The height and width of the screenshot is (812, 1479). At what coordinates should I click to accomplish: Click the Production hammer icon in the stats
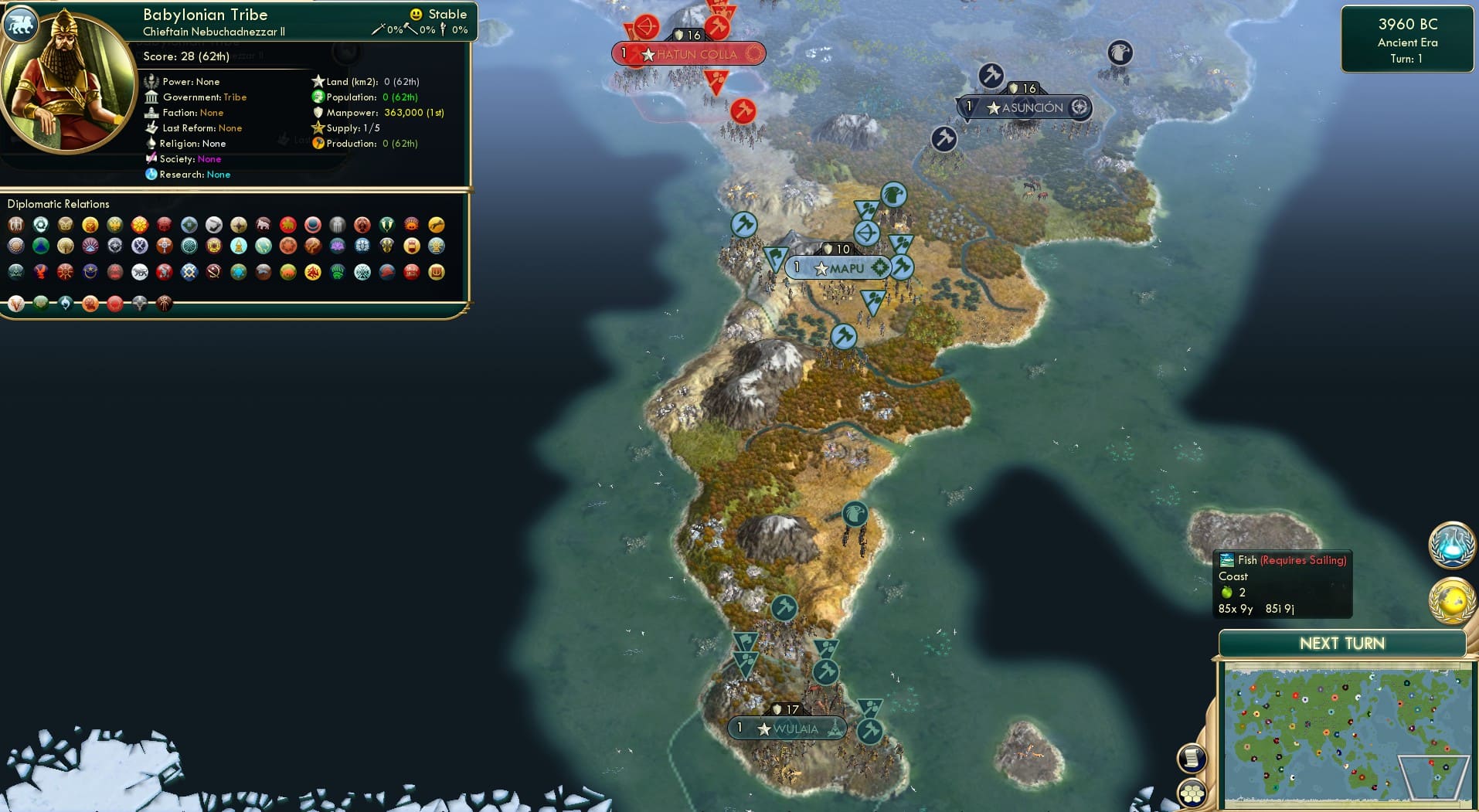[316, 144]
